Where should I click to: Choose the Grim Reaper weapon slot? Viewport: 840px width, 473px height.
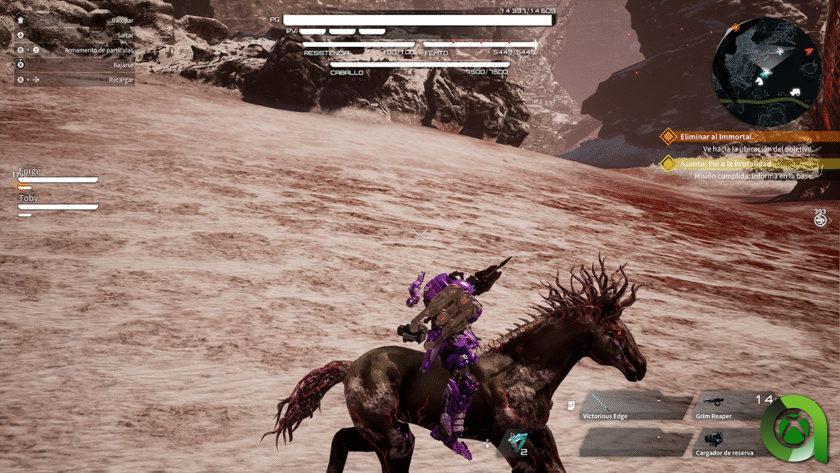click(x=728, y=406)
